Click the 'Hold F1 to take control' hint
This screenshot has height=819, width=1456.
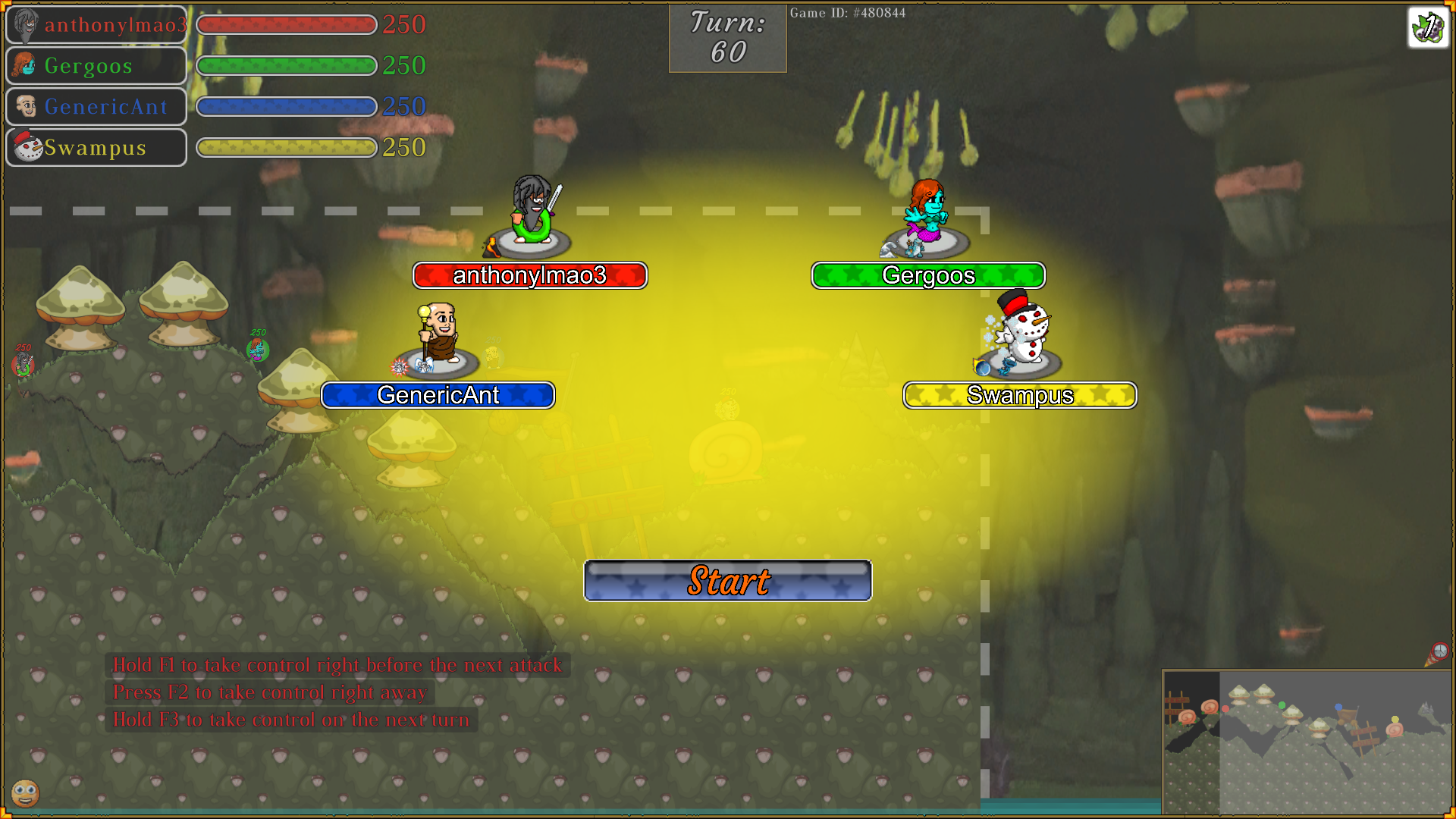pos(336,665)
